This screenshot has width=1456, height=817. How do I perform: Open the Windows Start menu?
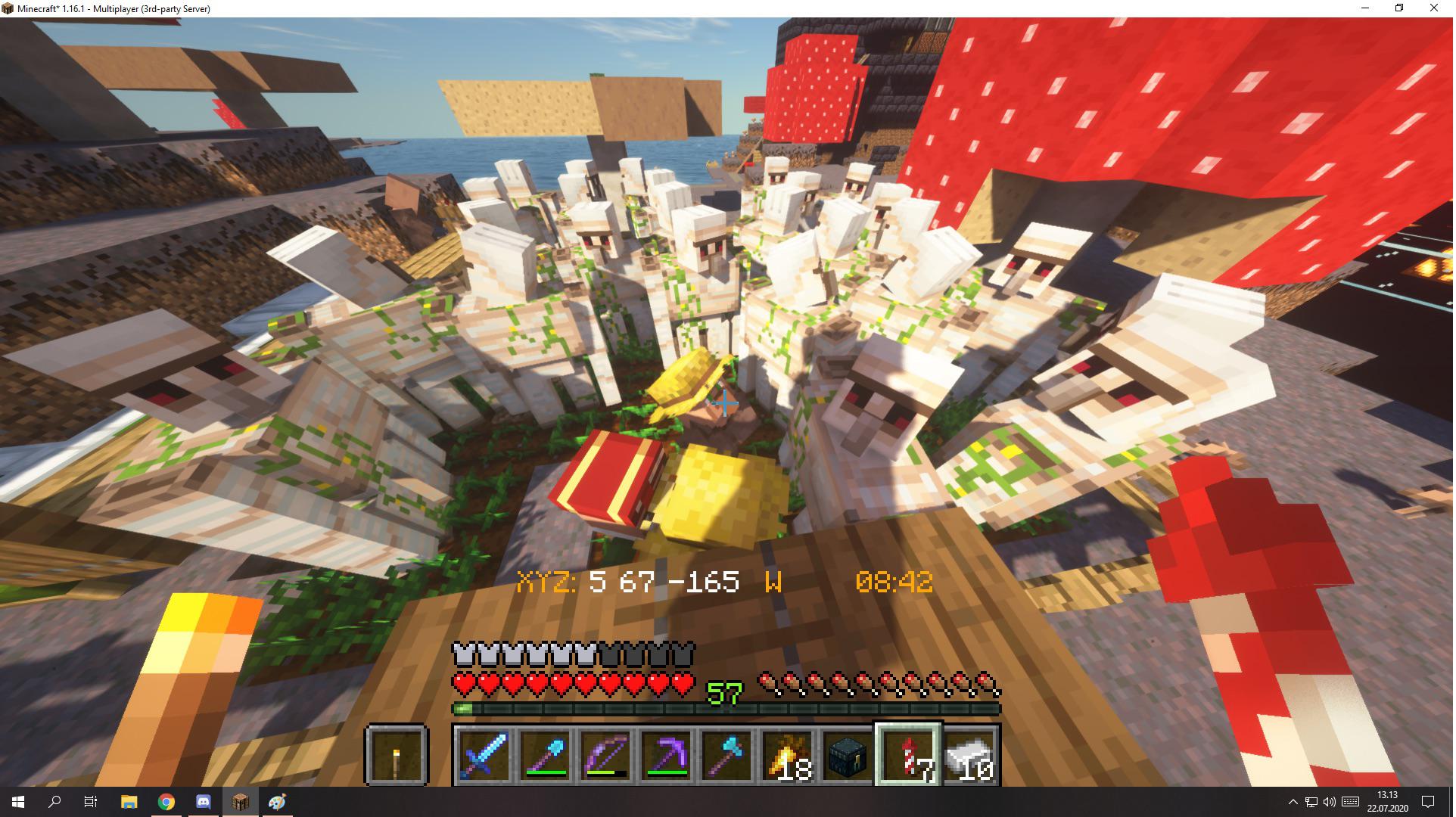coord(17,803)
